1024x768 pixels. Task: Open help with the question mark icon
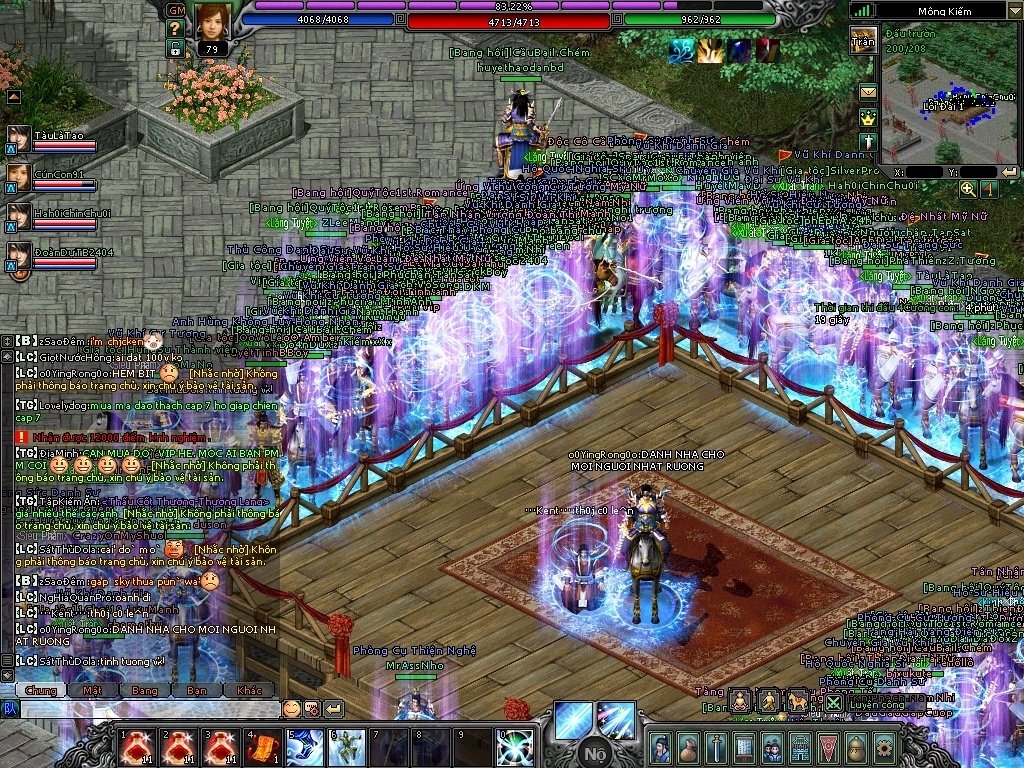[175, 28]
